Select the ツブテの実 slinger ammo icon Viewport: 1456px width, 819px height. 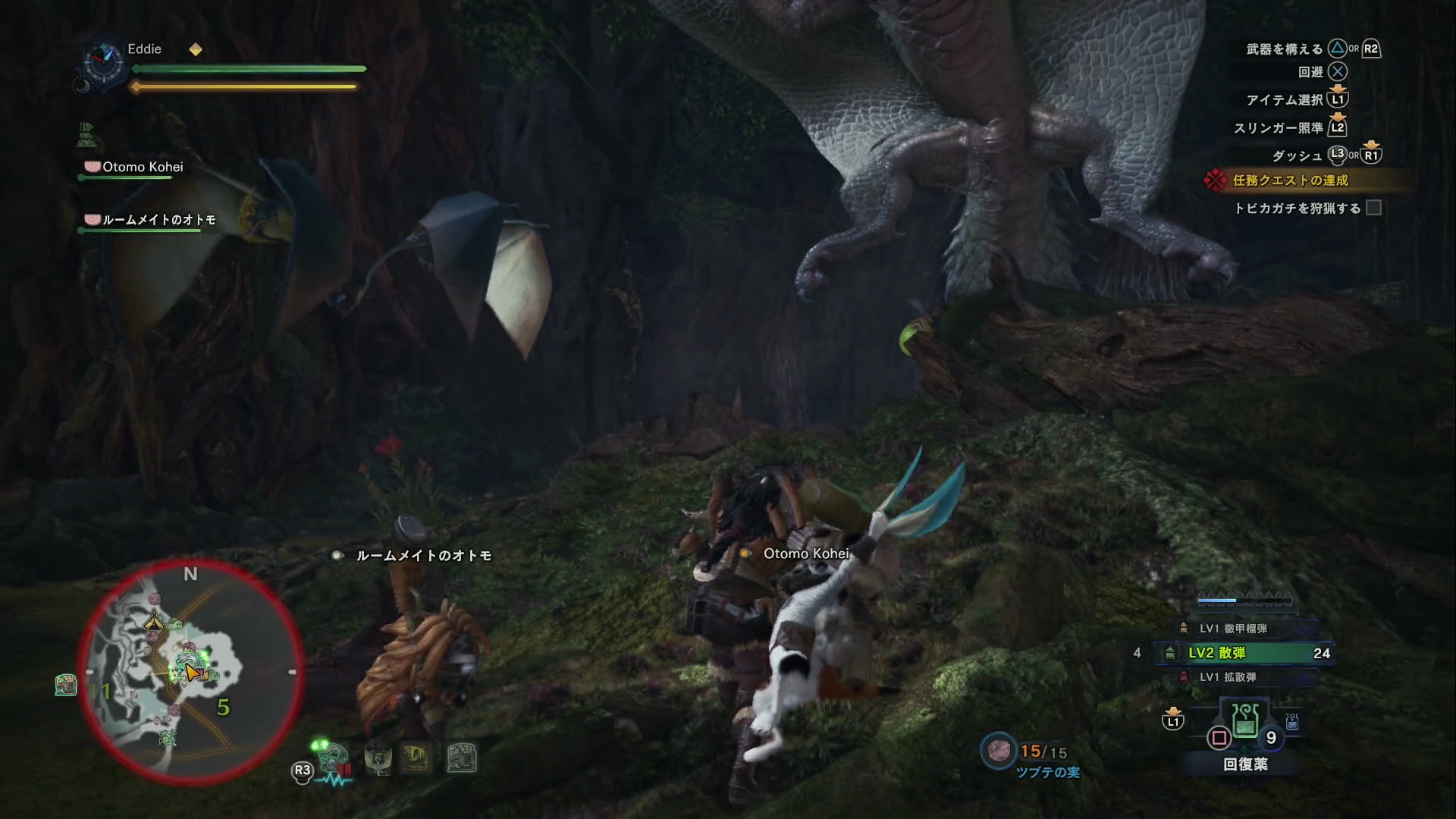tap(999, 751)
